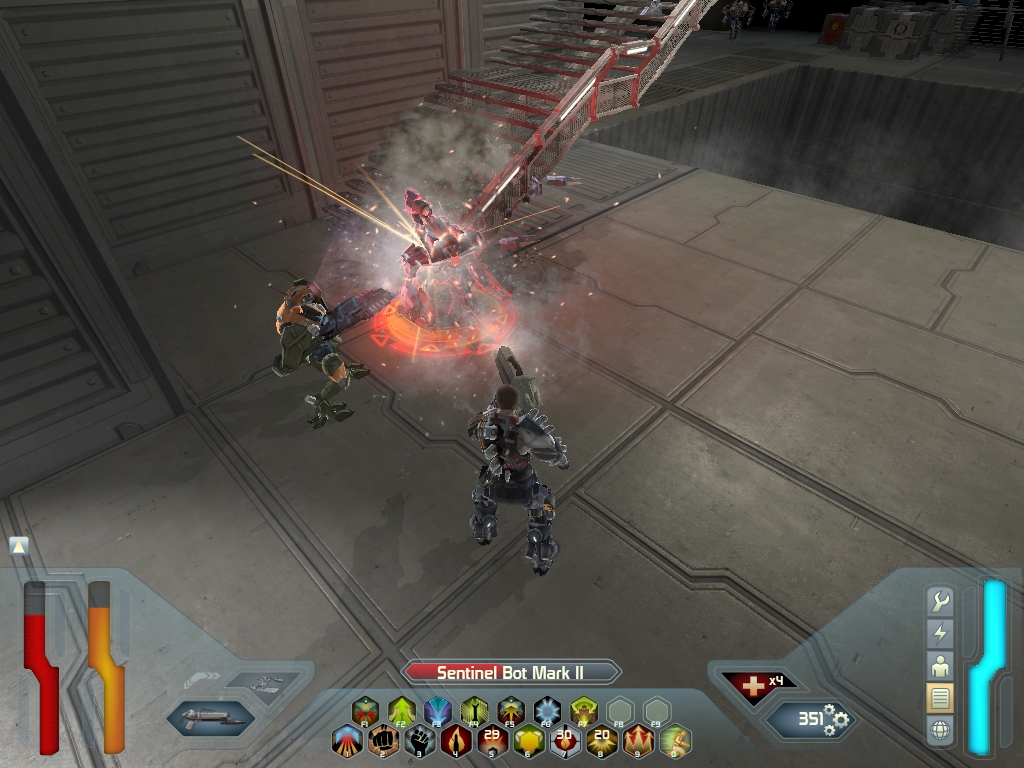The width and height of the screenshot is (1024, 768).
Task: Select the equipped rifle weapon slot
Action: click(209, 717)
